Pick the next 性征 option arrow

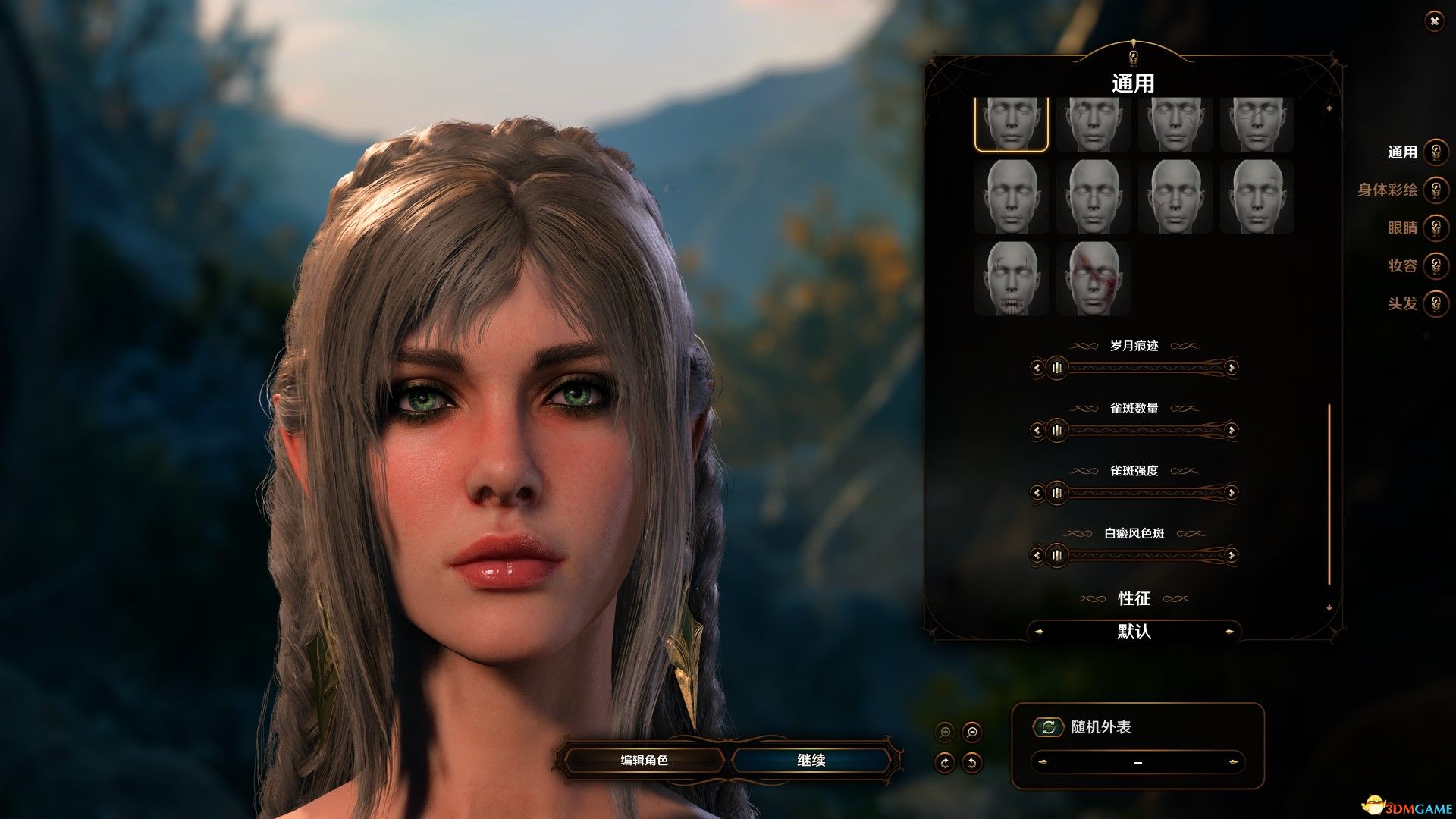(x=1229, y=632)
